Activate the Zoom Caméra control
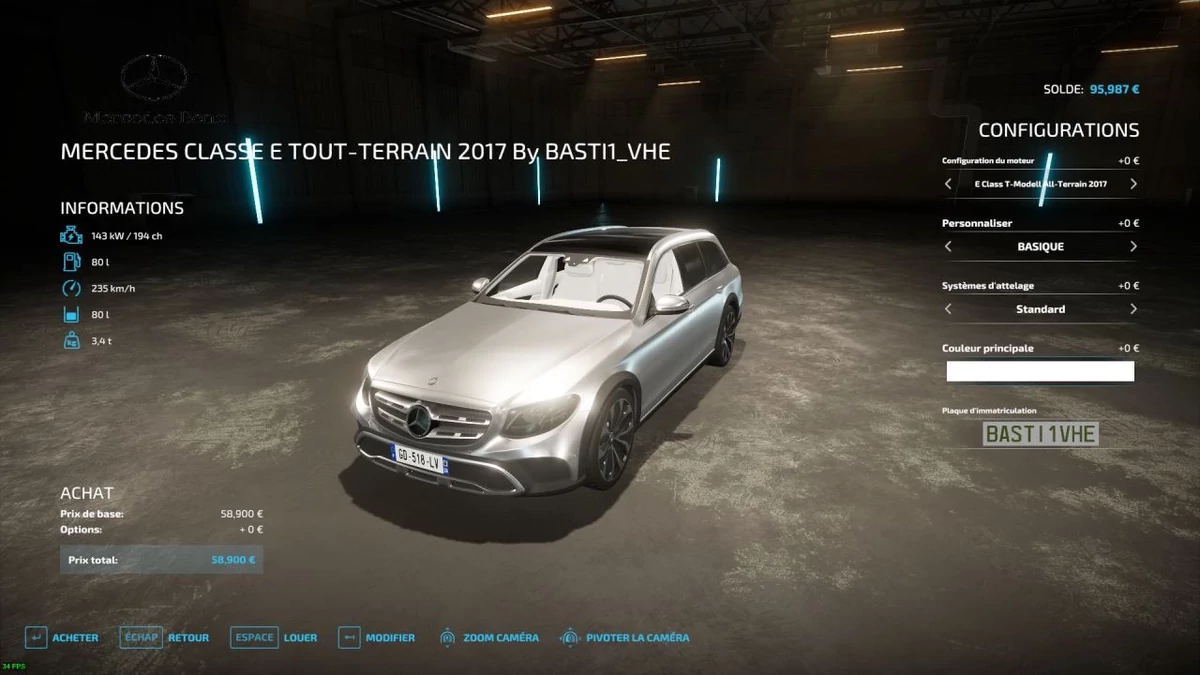This screenshot has width=1200, height=675. pos(489,638)
